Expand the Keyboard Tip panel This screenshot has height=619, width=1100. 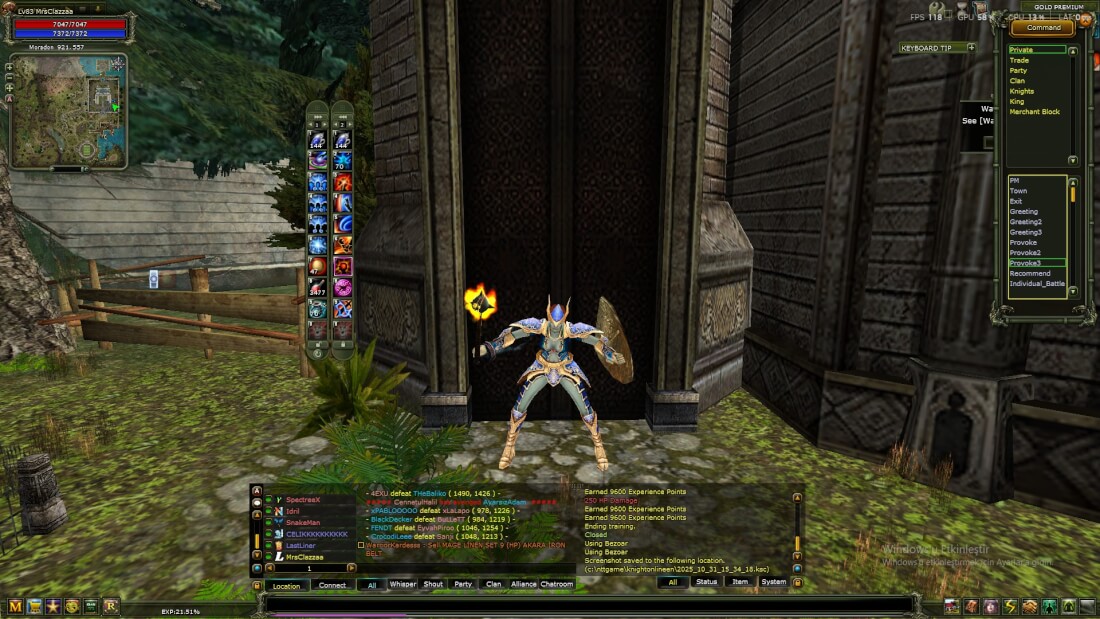971,47
